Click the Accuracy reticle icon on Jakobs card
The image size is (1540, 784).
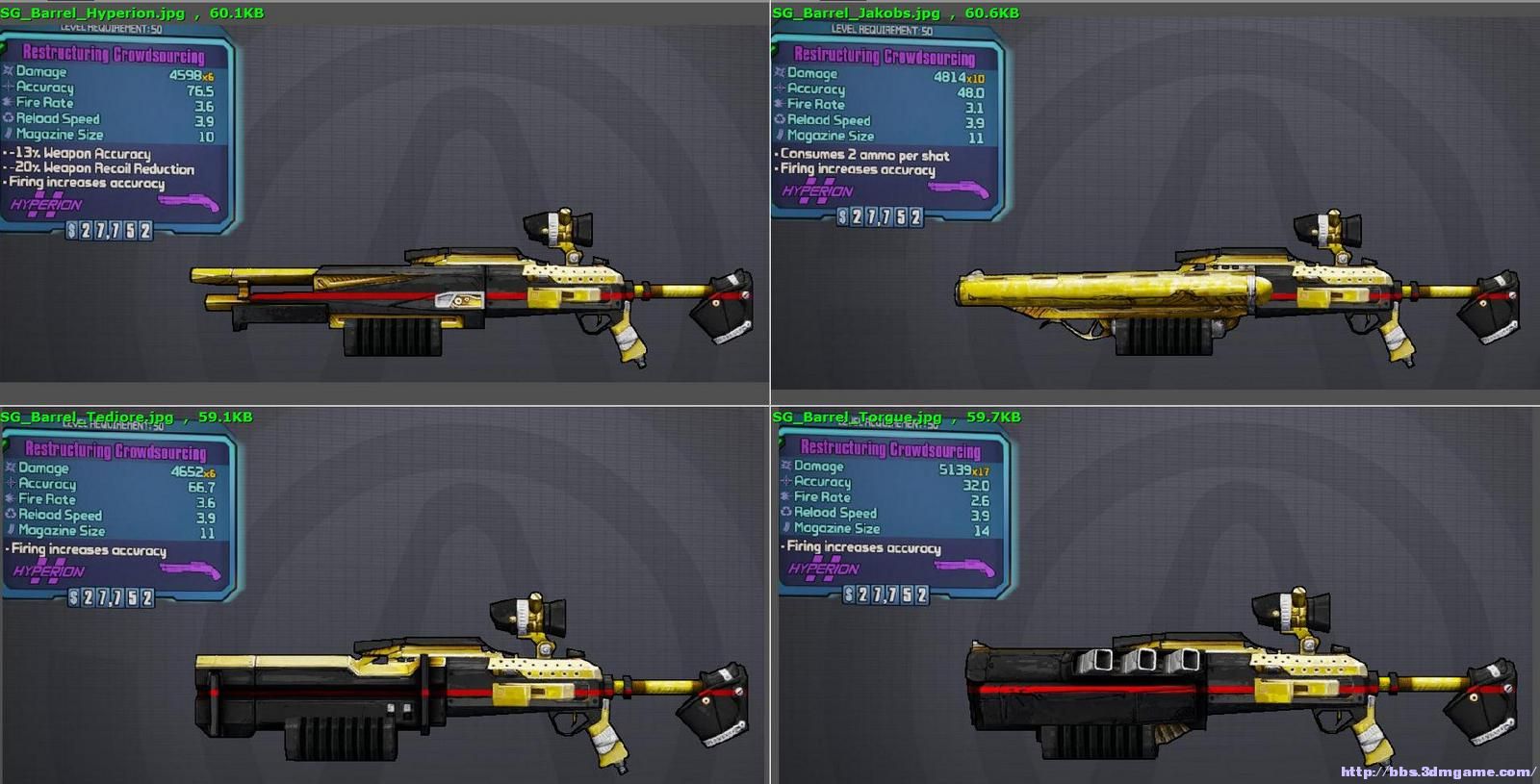click(780, 89)
